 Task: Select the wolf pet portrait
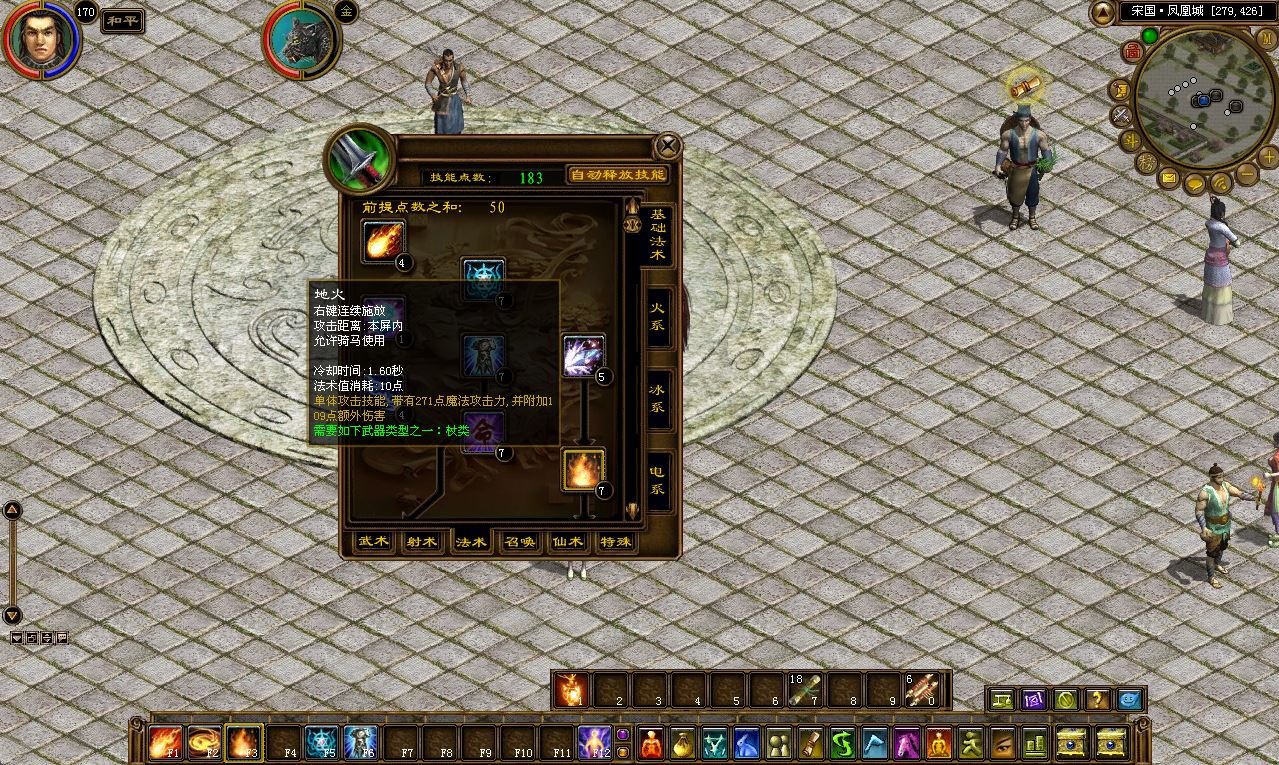point(301,40)
